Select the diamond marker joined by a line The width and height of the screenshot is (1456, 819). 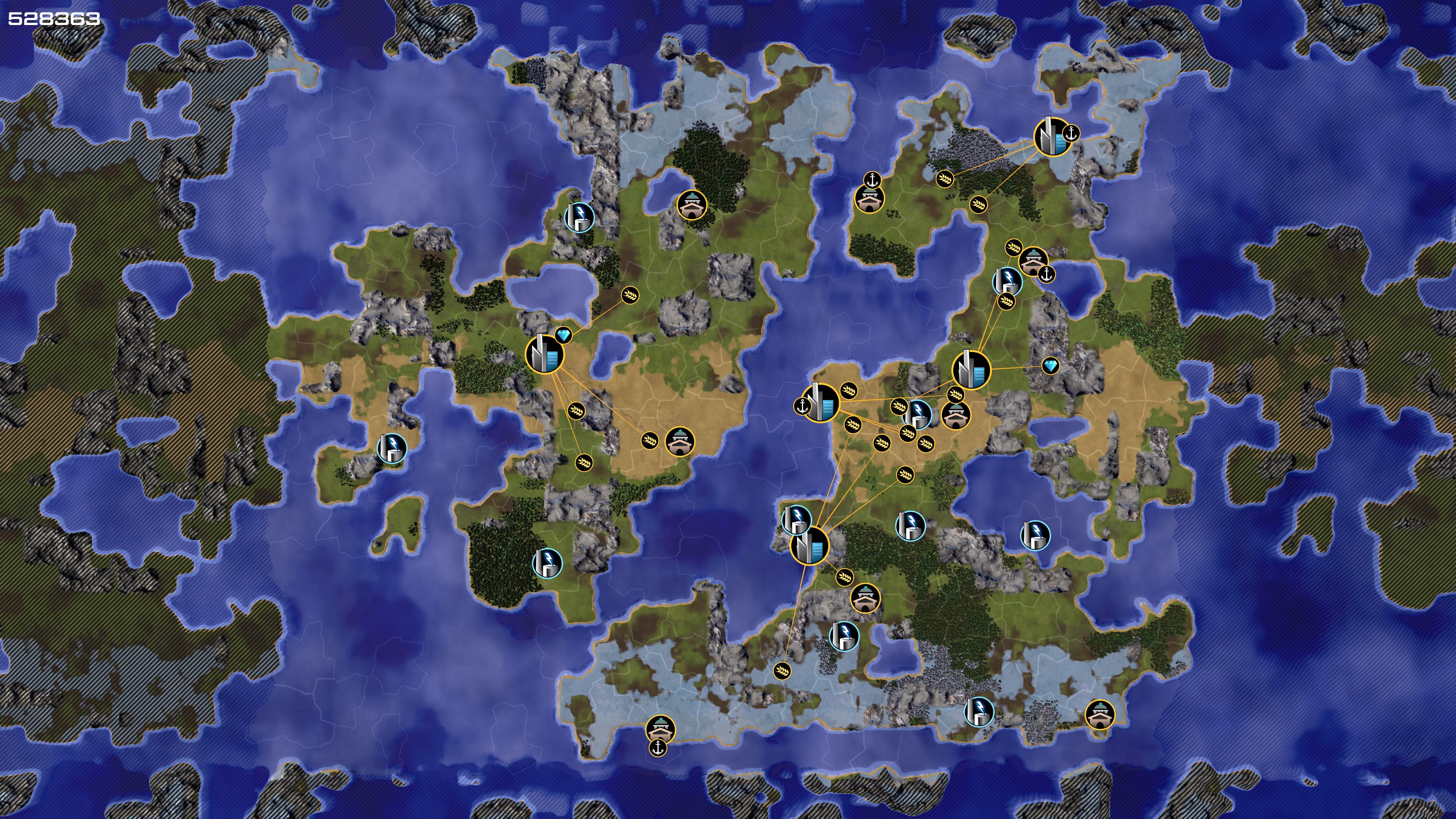1050,366
